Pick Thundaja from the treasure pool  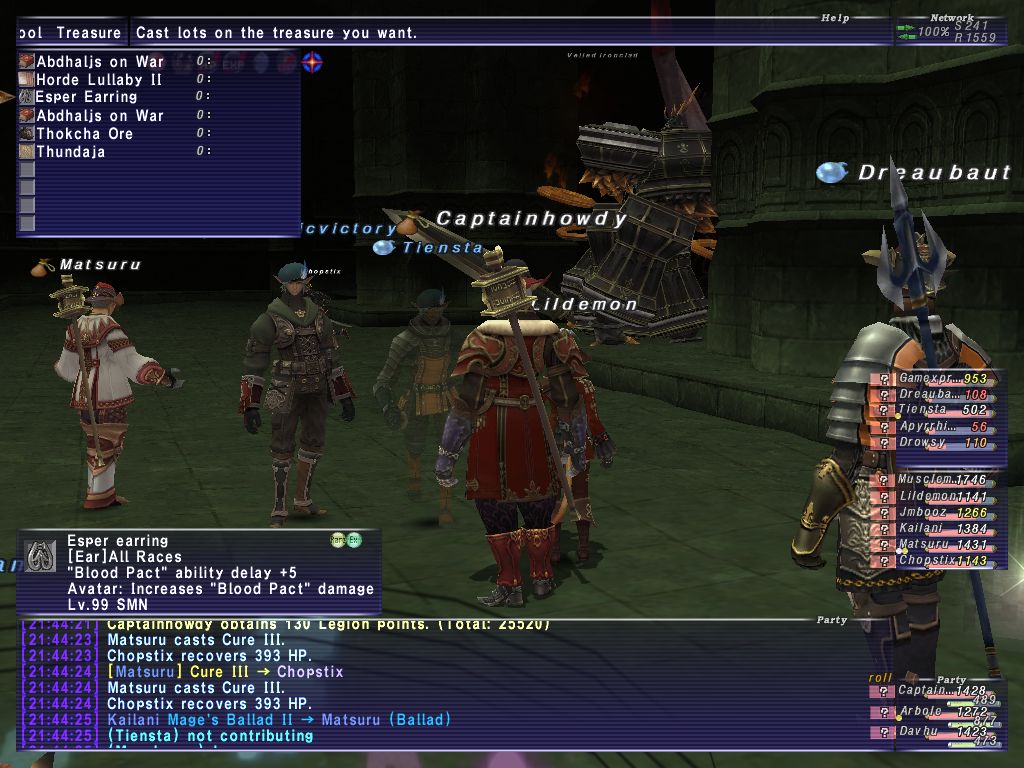[70, 152]
